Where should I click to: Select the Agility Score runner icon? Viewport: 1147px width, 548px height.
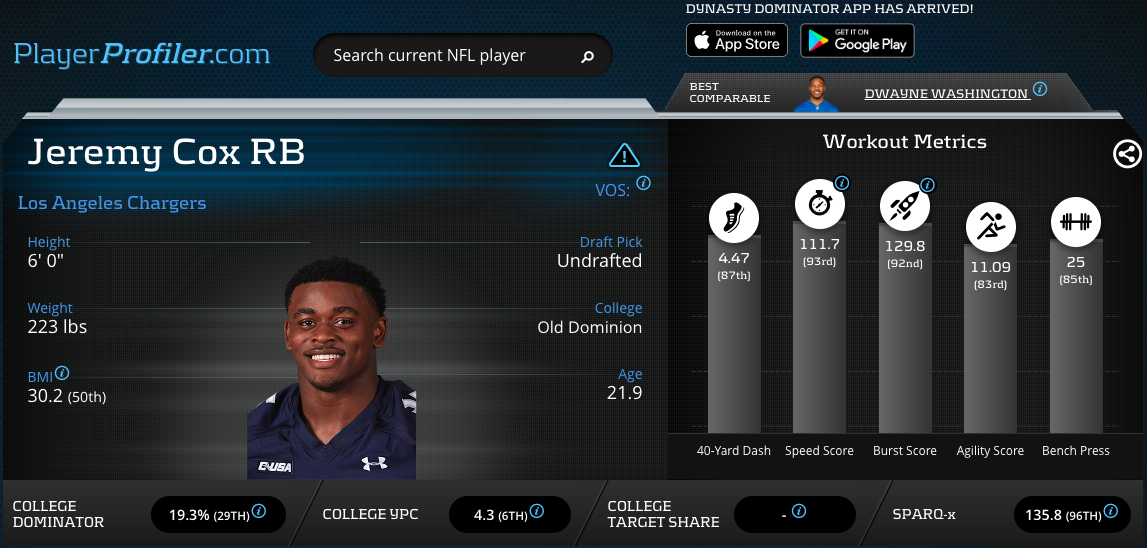coord(990,226)
